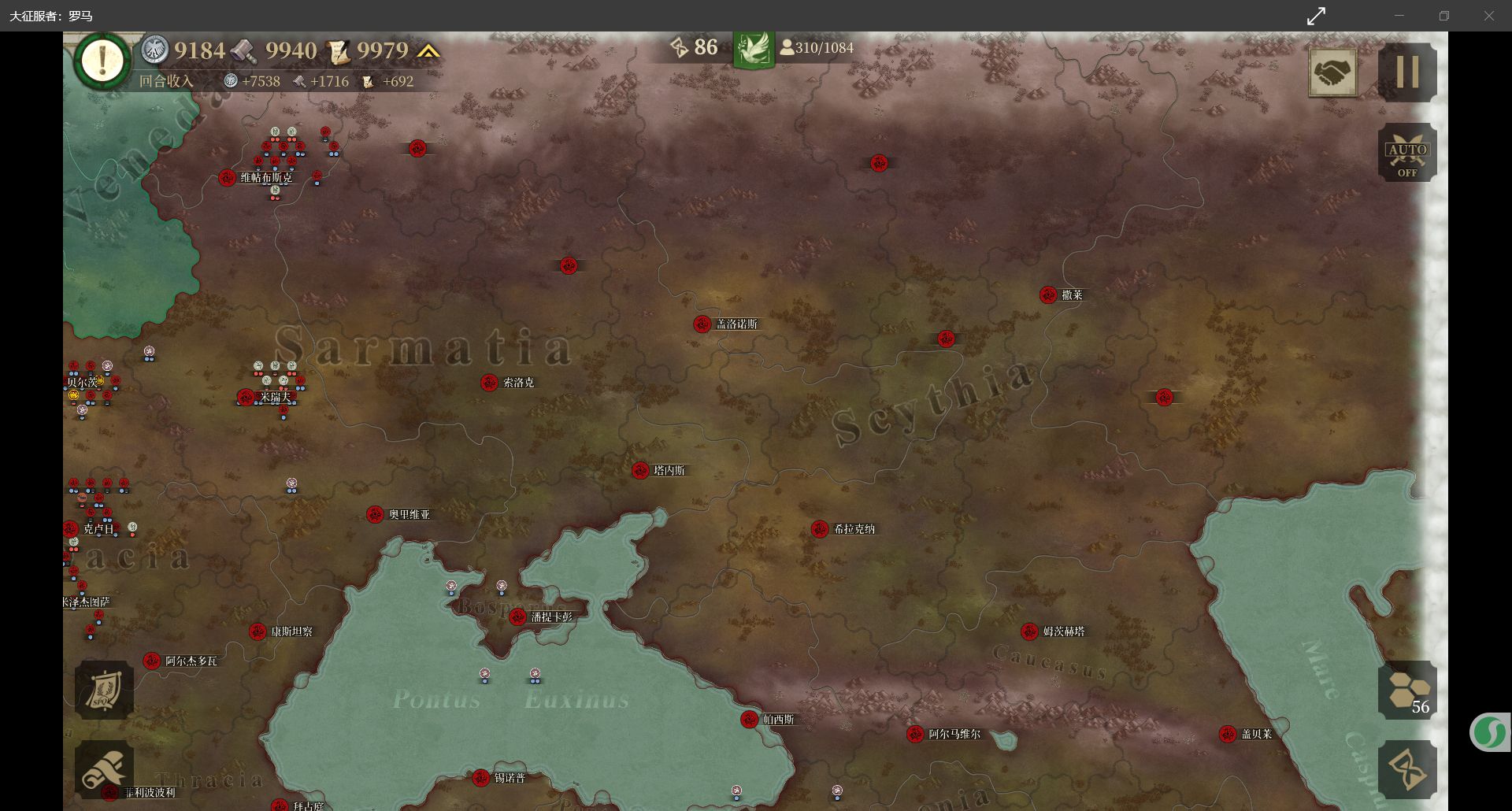
Task: Open the SPQR banner menu
Action: click(104, 690)
